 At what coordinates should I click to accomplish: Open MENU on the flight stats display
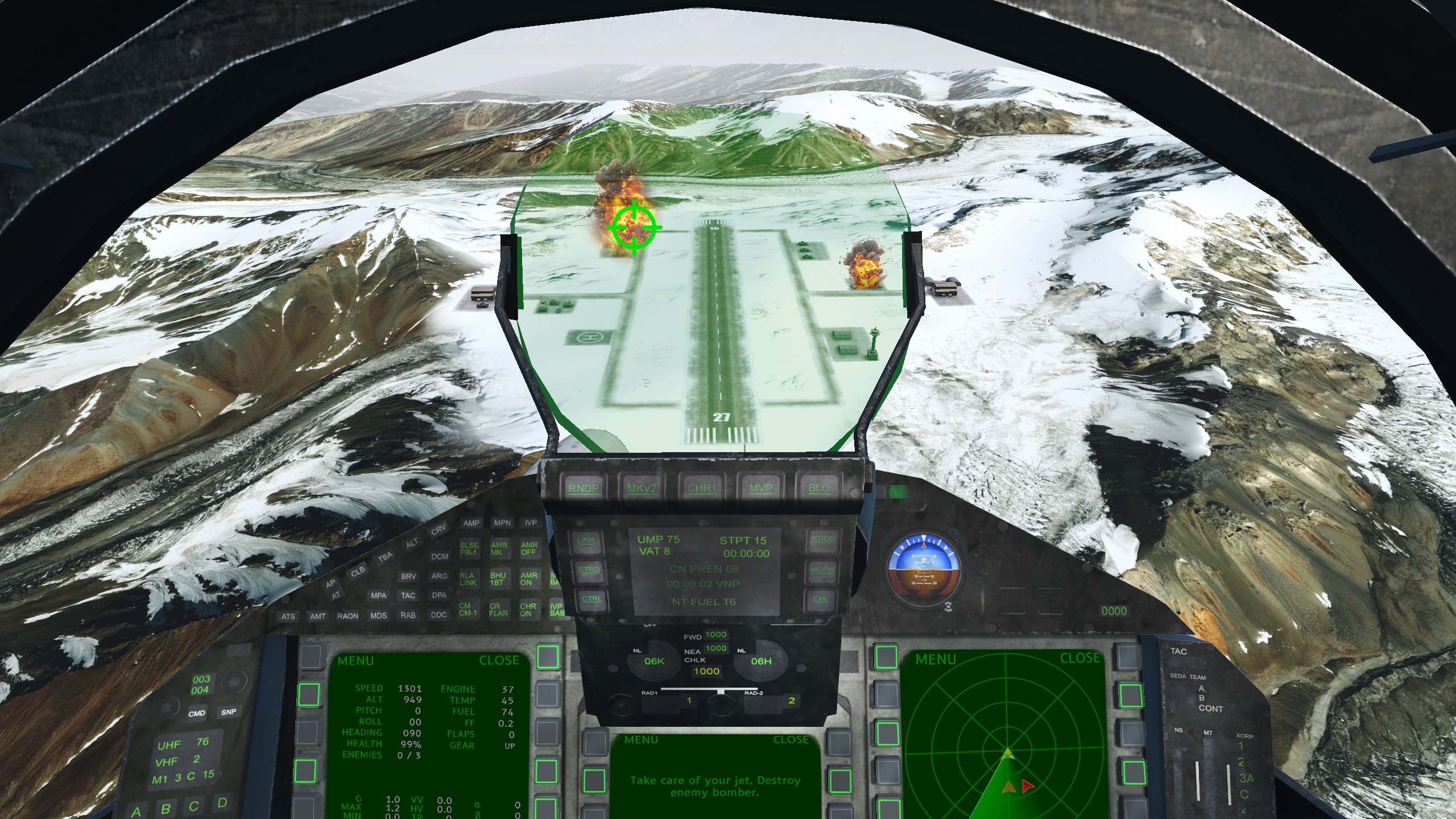pyautogui.click(x=355, y=661)
